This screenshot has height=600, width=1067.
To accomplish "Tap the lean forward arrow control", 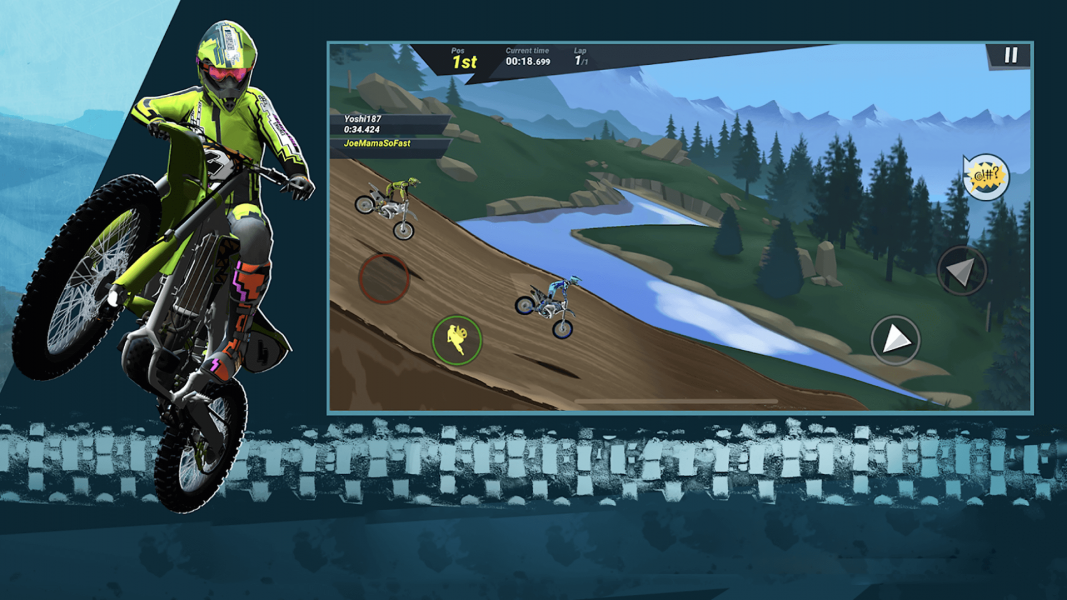I will pos(895,340).
